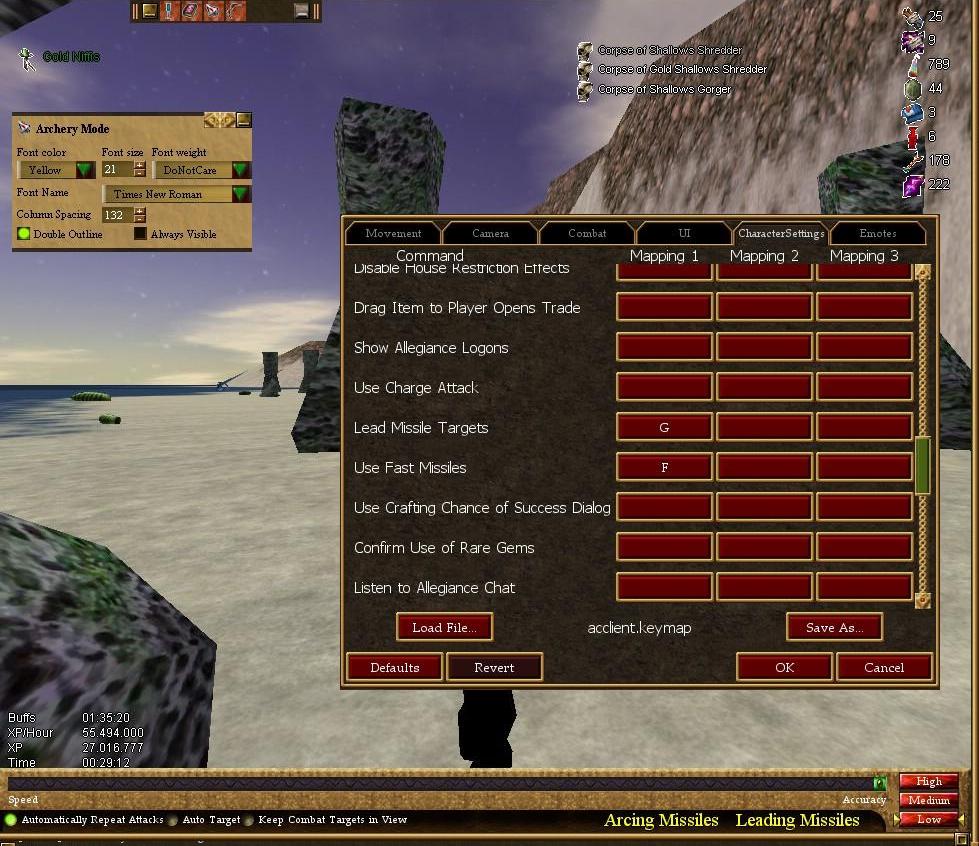Select Use Fast Missiles mapping F
Image resolution: width=979 pixels, height=846 pixels.
tap(664, 467)
